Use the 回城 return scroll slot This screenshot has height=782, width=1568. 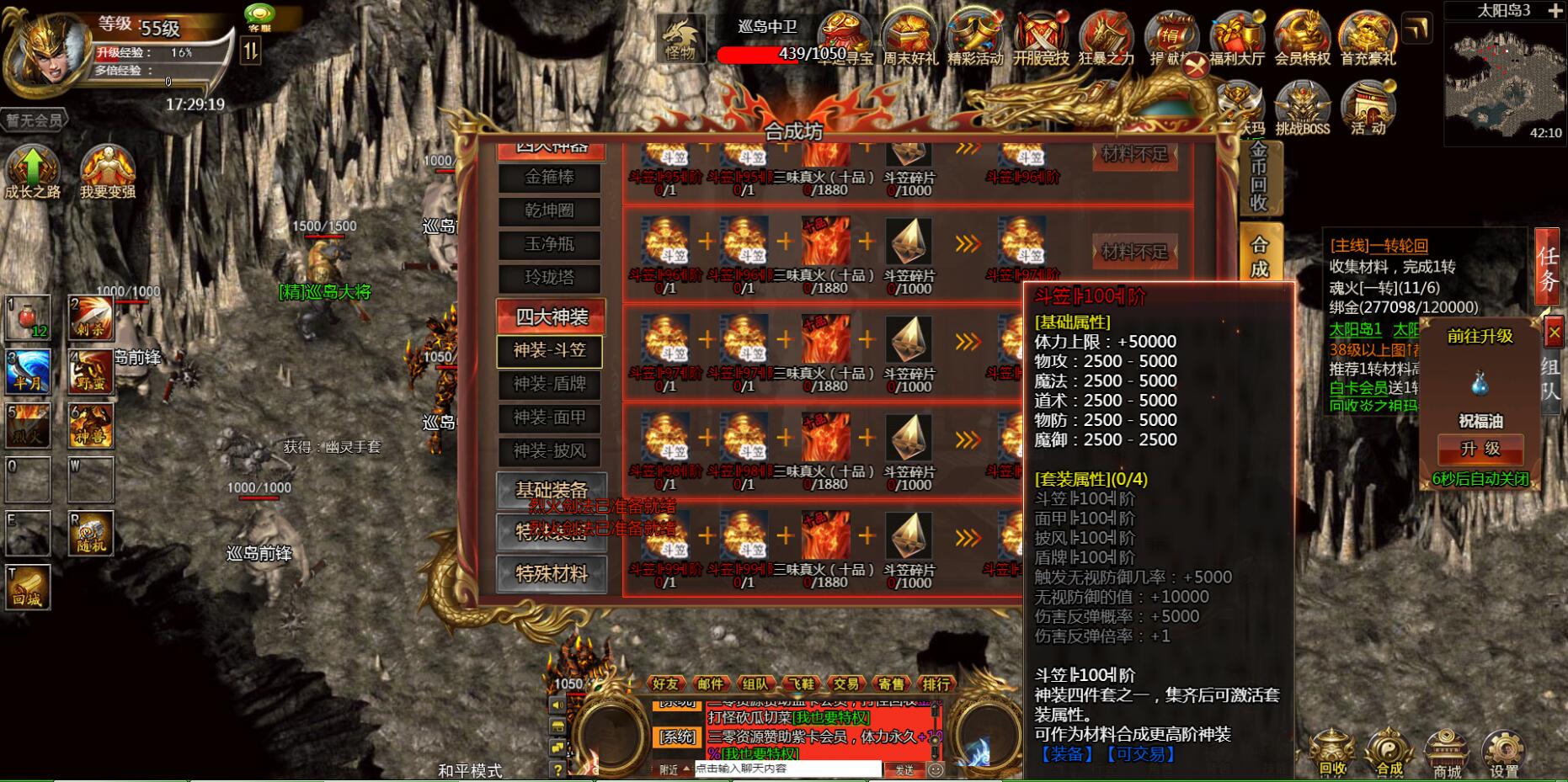[x=28, y=586]
